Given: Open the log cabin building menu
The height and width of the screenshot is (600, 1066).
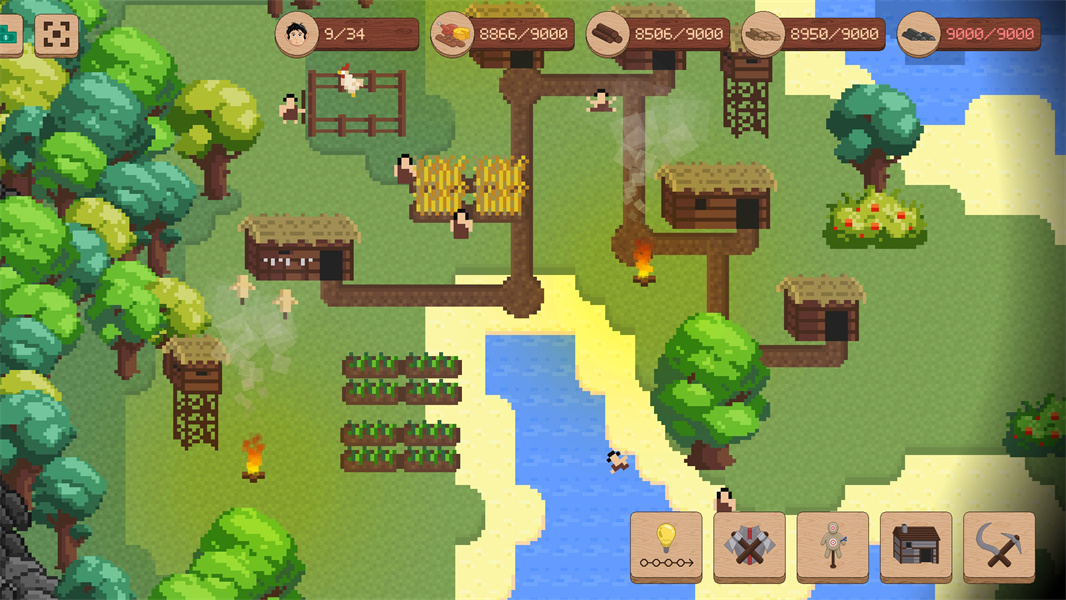Looking at the screenshot, I should point(915,545).
